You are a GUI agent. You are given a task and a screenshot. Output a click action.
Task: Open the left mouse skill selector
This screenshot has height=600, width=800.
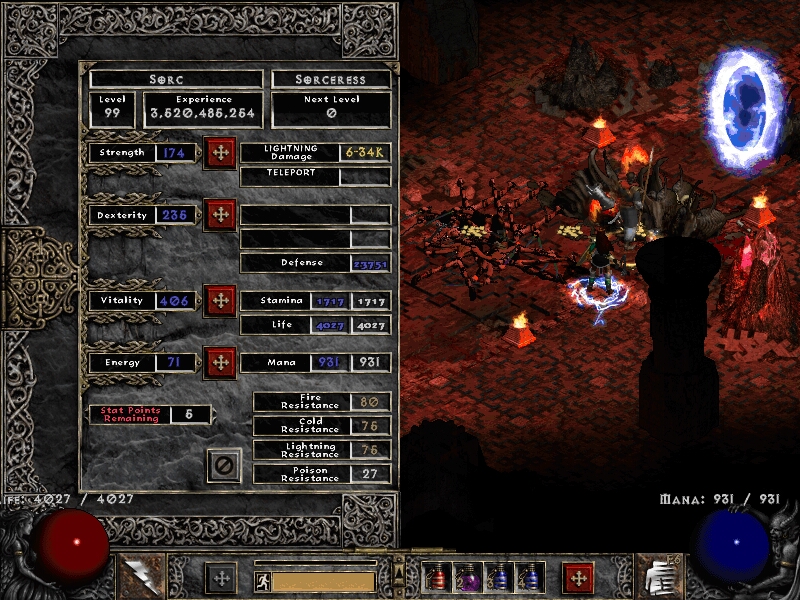pos(138,577)
